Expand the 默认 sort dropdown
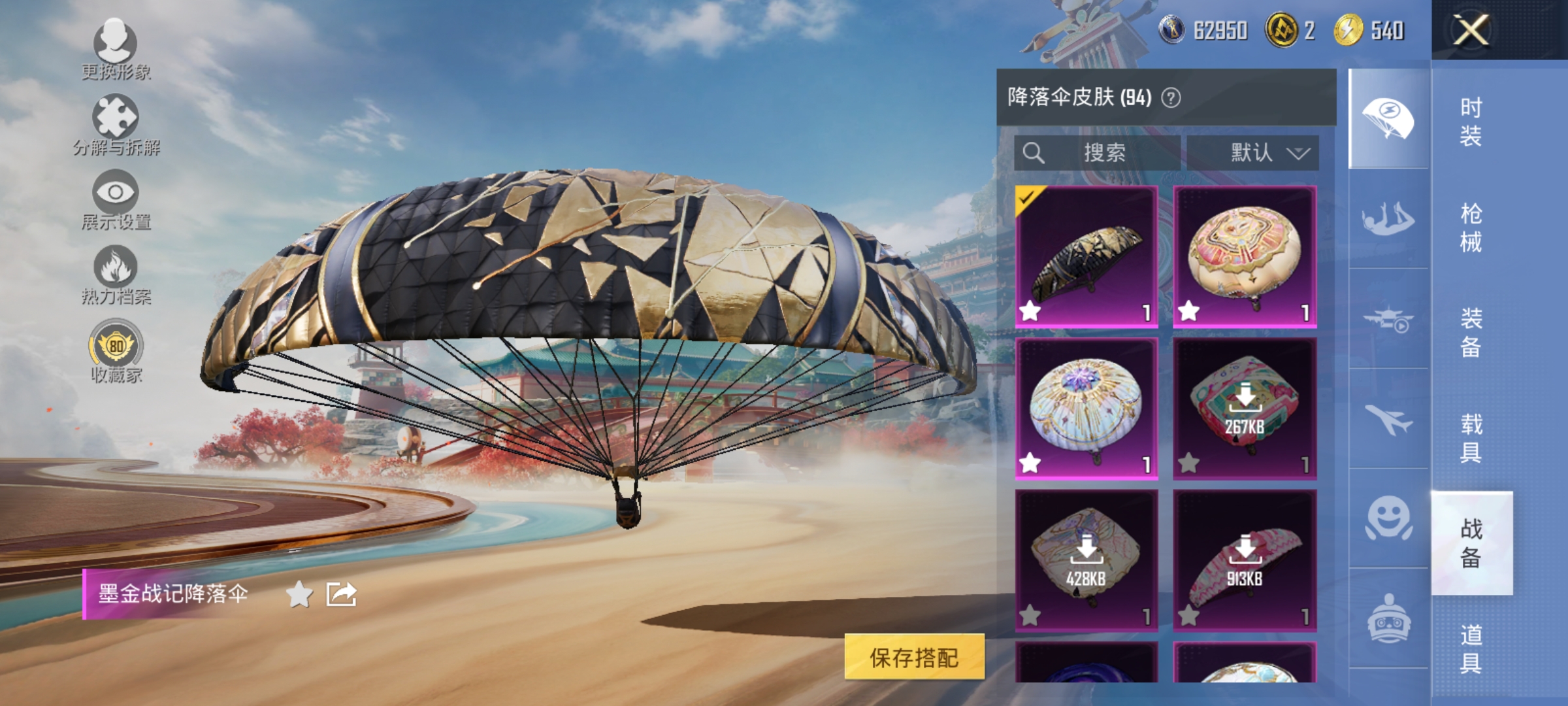The image size is (1568, 706). 1262,153
